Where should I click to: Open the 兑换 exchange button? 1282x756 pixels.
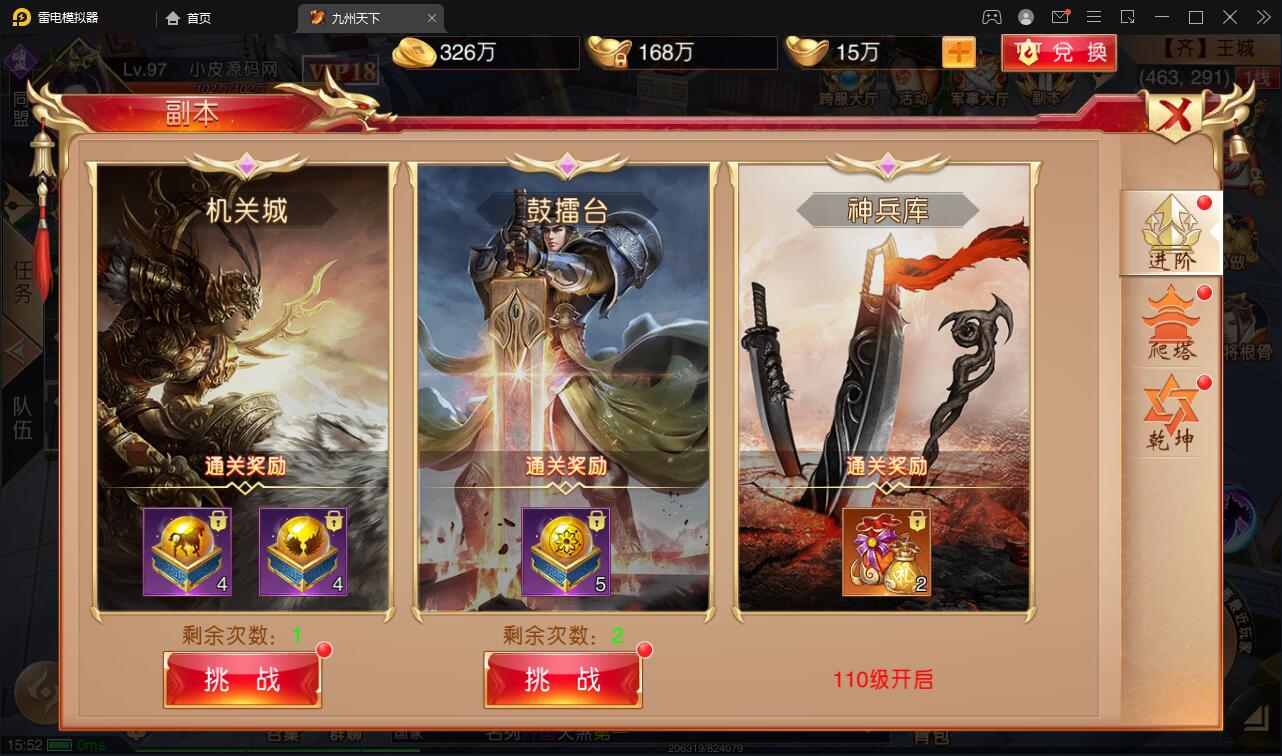(x=1059, y=53)
